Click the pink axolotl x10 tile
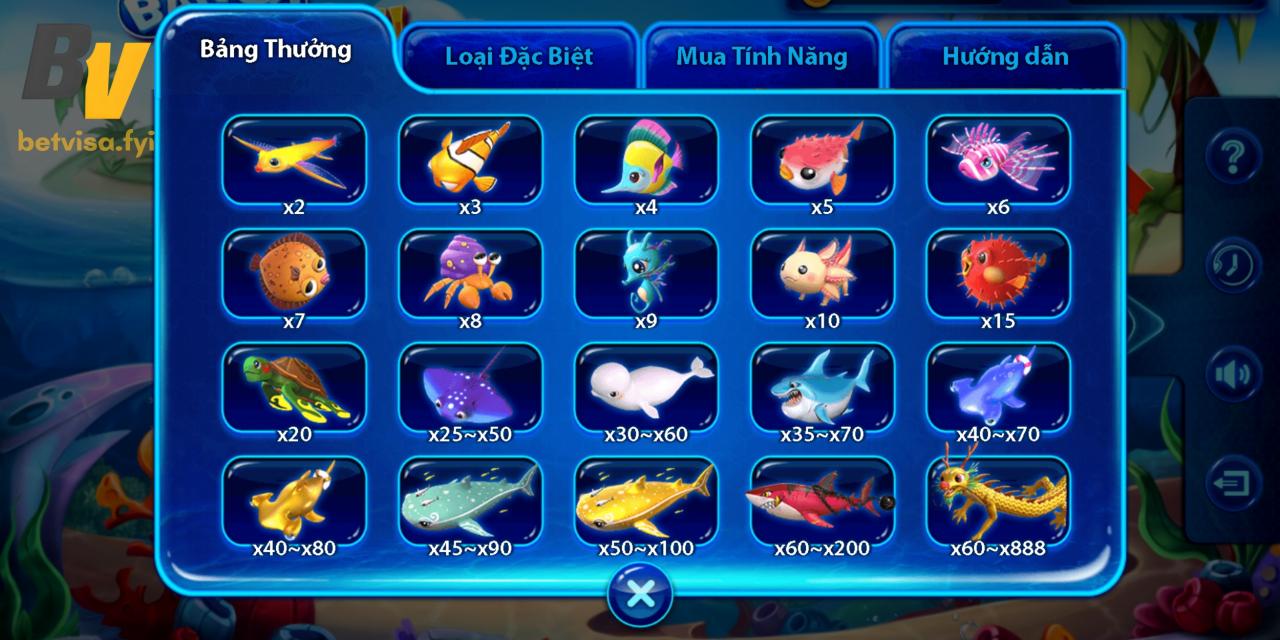Screen dimensions: 1280x640 point(822,273)
